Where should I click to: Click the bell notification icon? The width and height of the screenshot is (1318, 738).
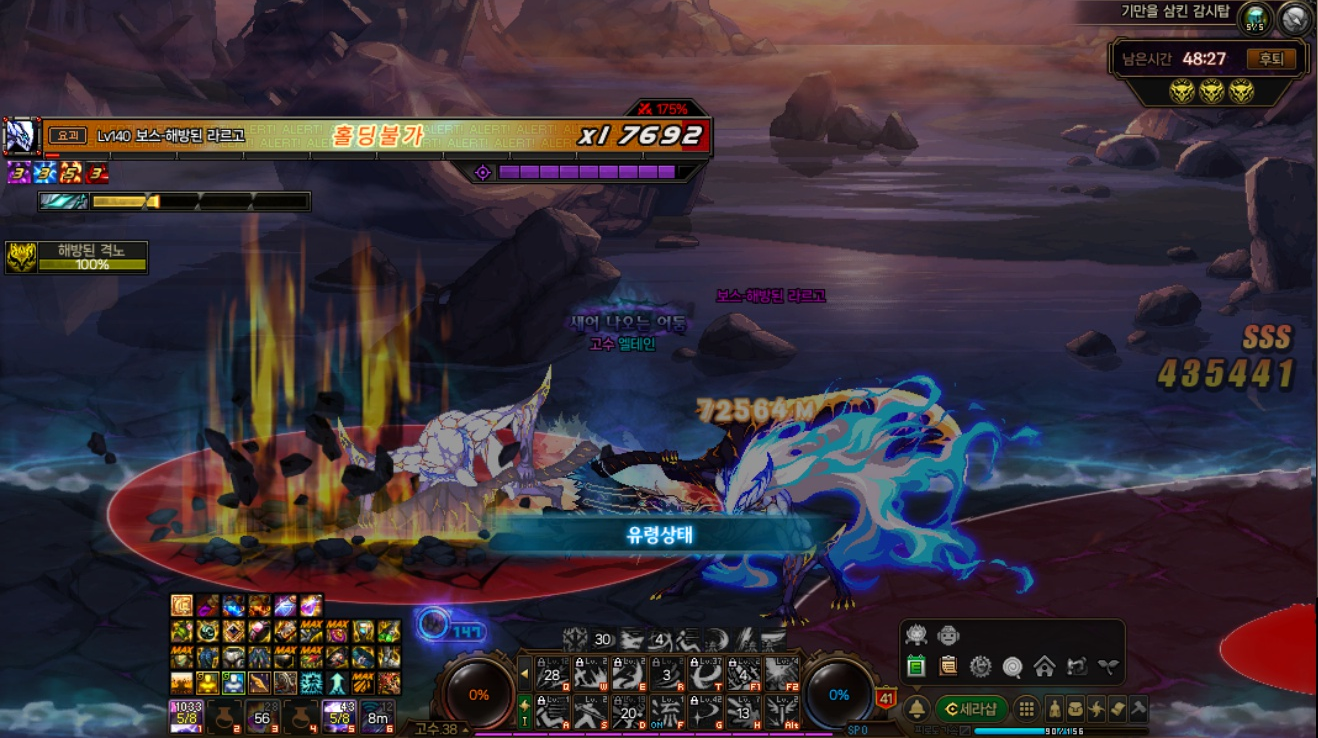click(x=916, y=709)
